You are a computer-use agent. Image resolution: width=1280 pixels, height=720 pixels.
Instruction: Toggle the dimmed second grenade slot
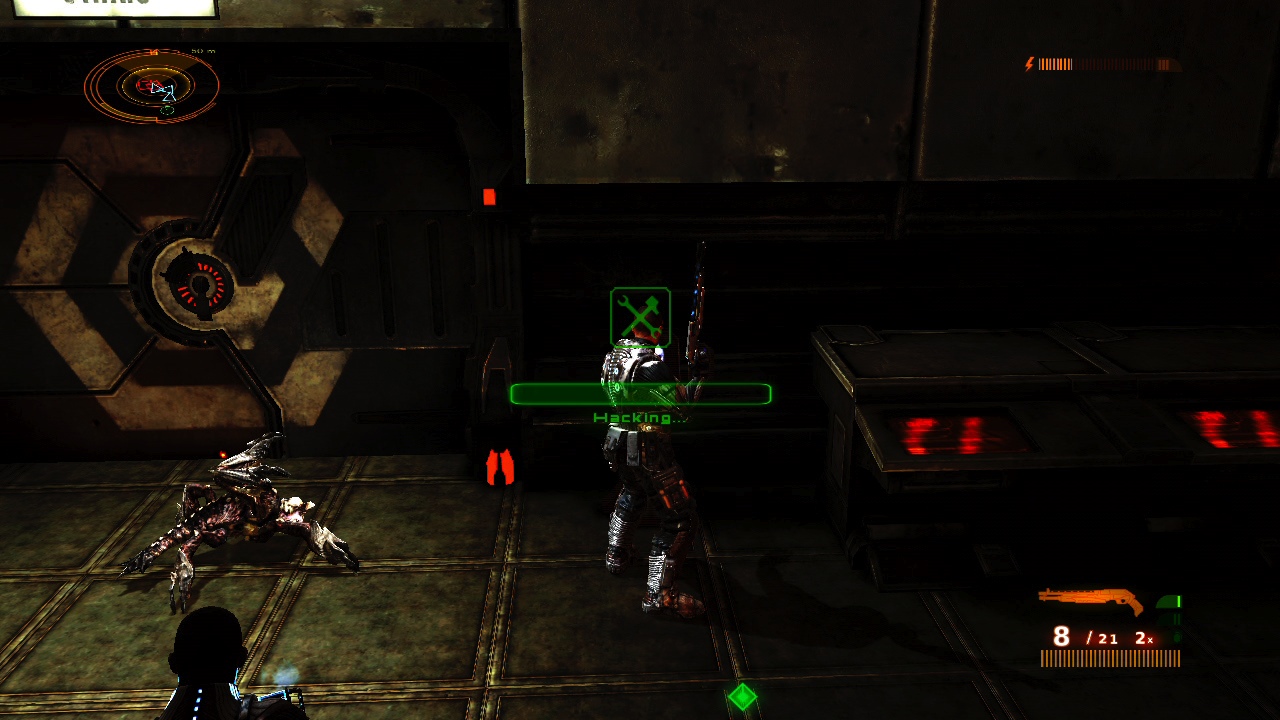[x=1172, y=620]
